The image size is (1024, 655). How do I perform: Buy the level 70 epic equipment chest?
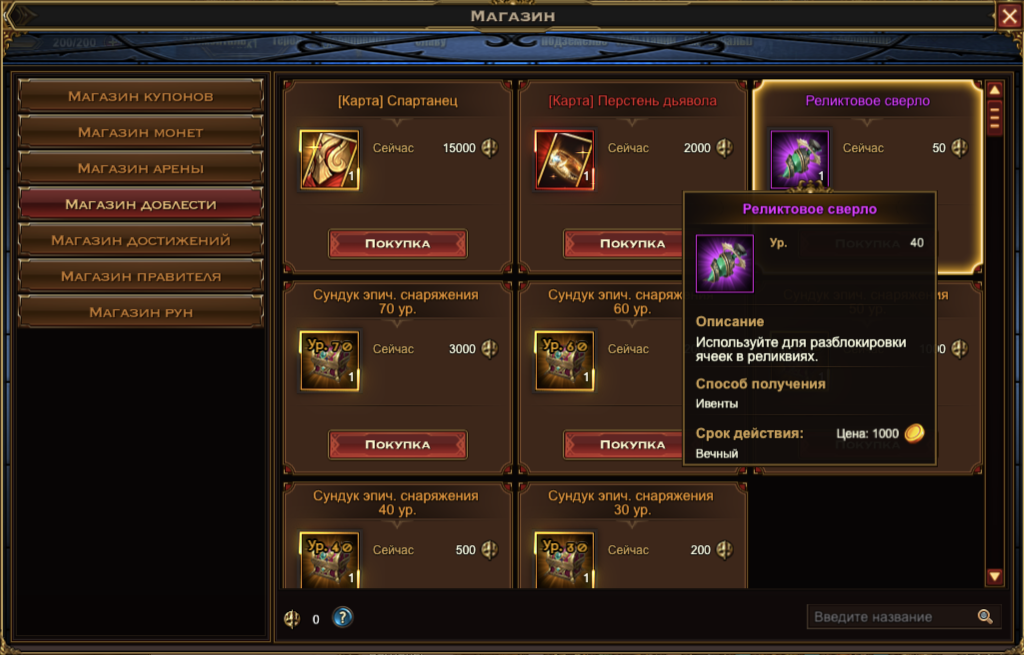pyautogui.click(x=397, y=444)
